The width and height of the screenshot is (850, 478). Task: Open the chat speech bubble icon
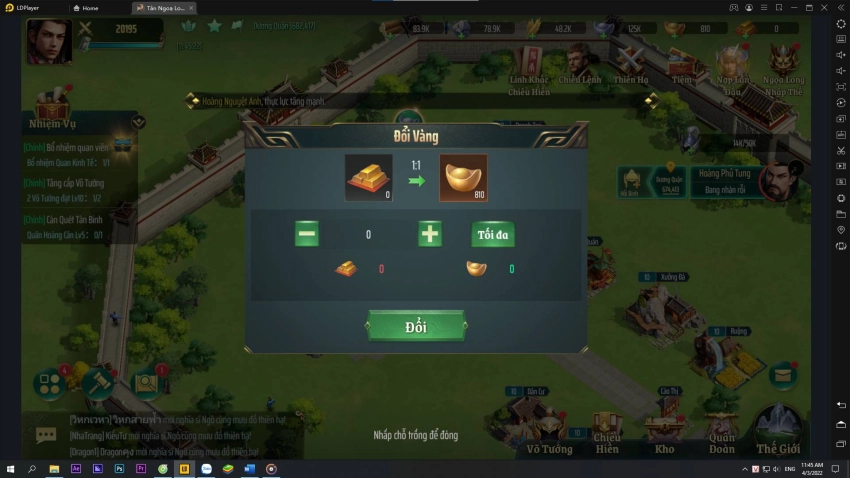coord(46,435)
